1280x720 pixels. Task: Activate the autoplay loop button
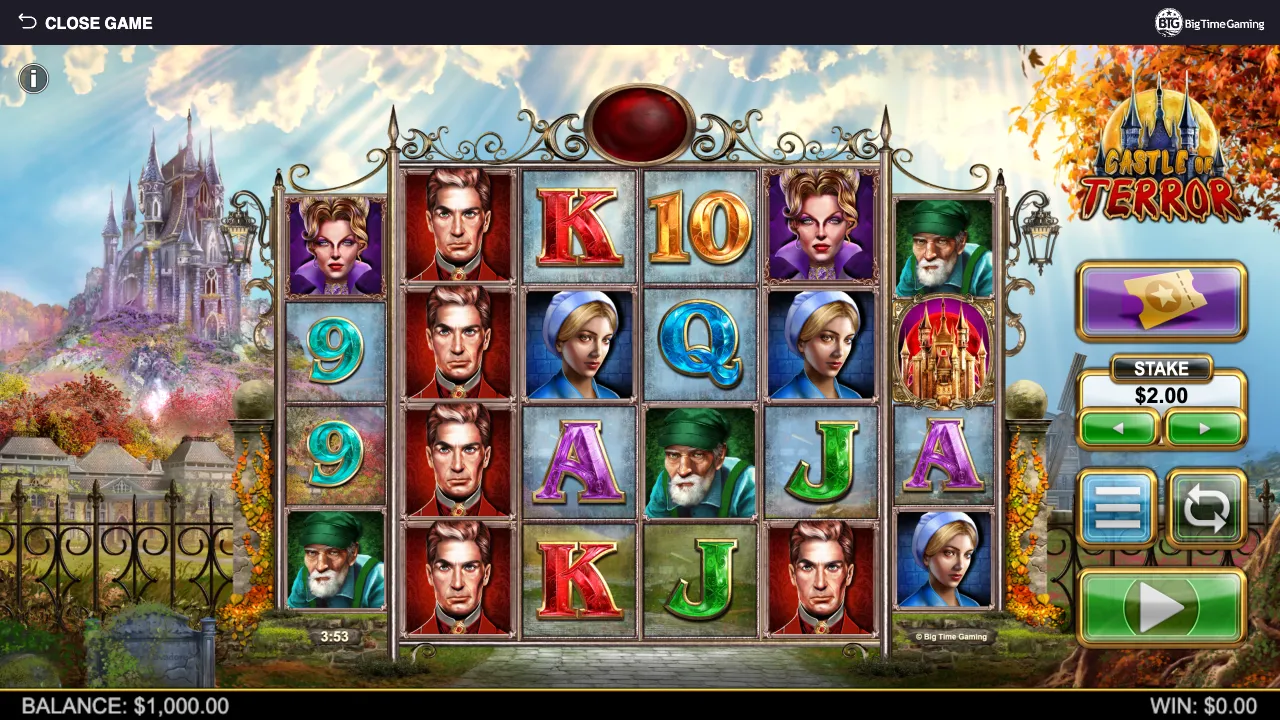[x=1206, y=509]
